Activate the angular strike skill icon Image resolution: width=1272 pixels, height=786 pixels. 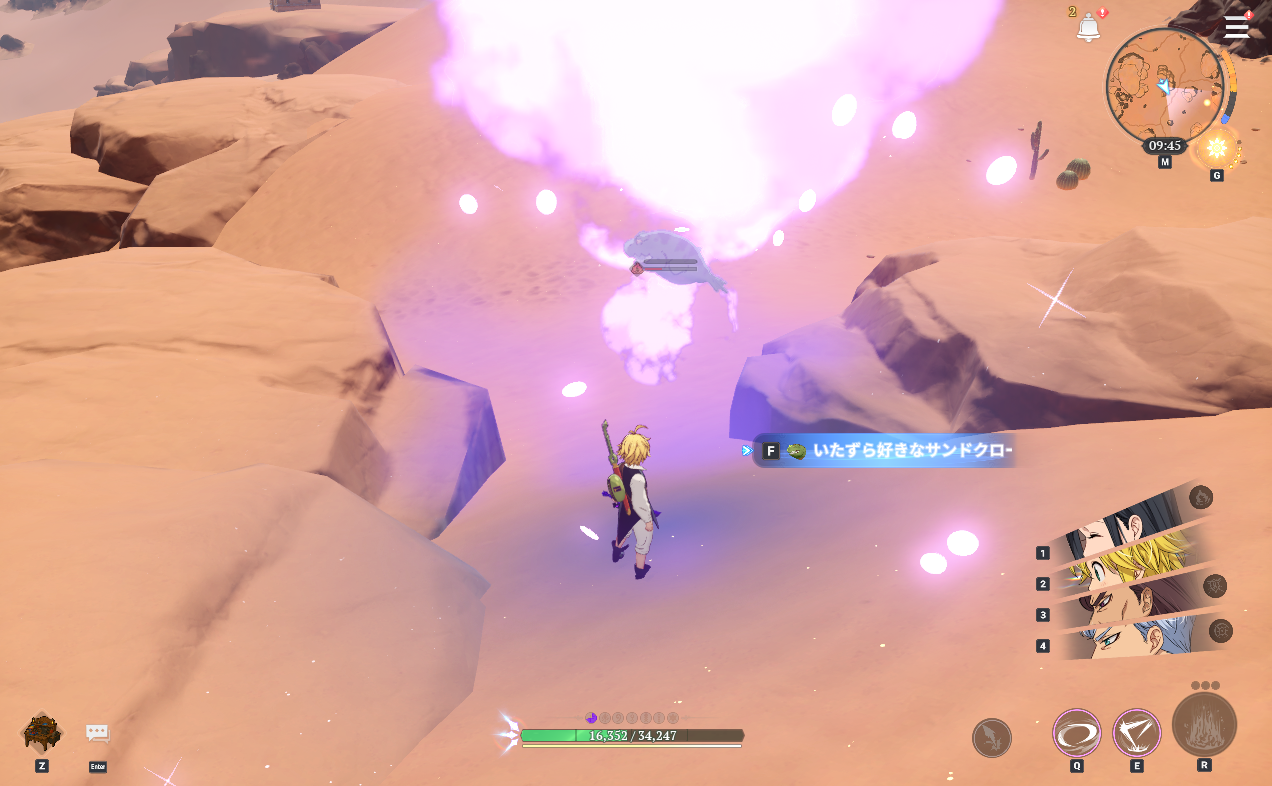click(x=1136, y=733)
